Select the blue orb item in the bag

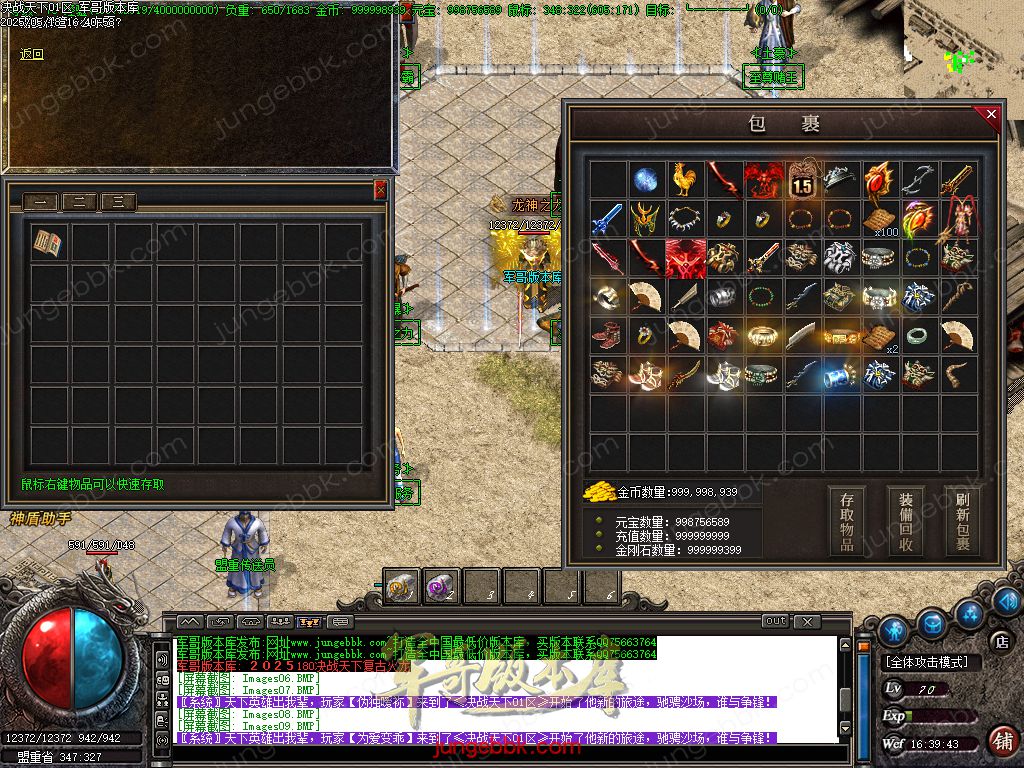646,179
